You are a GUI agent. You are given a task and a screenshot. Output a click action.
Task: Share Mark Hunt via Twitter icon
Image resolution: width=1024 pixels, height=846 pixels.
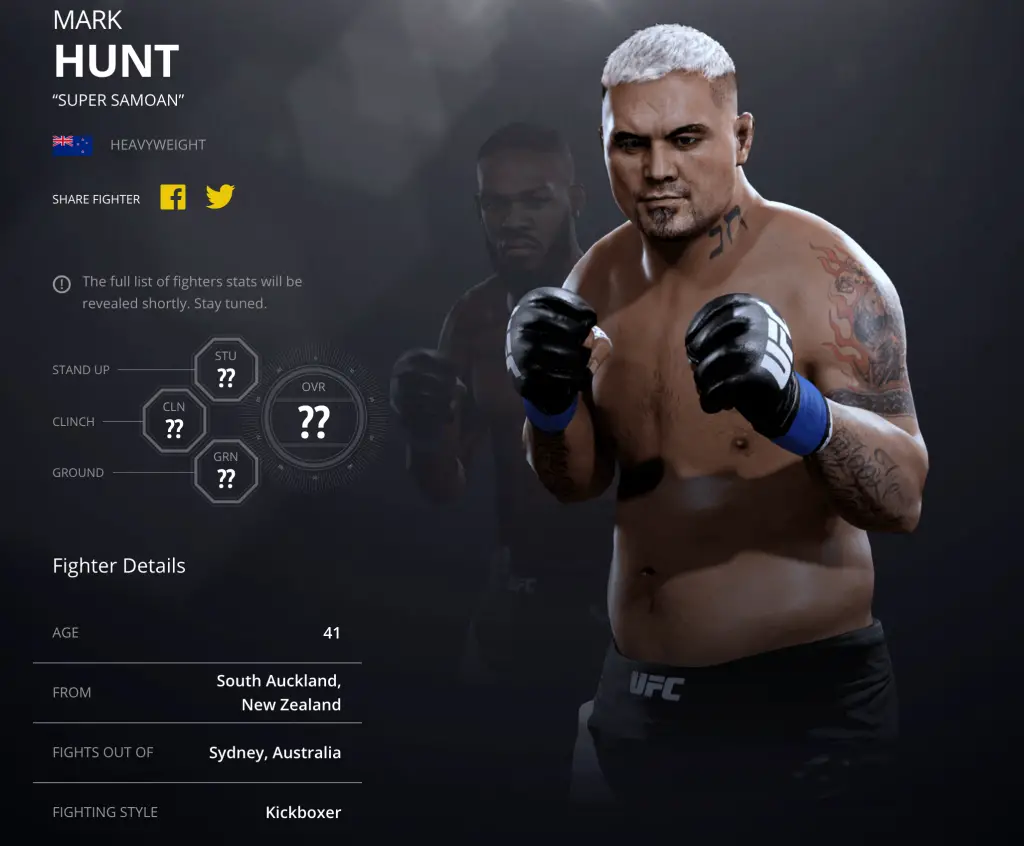[220, 197]
